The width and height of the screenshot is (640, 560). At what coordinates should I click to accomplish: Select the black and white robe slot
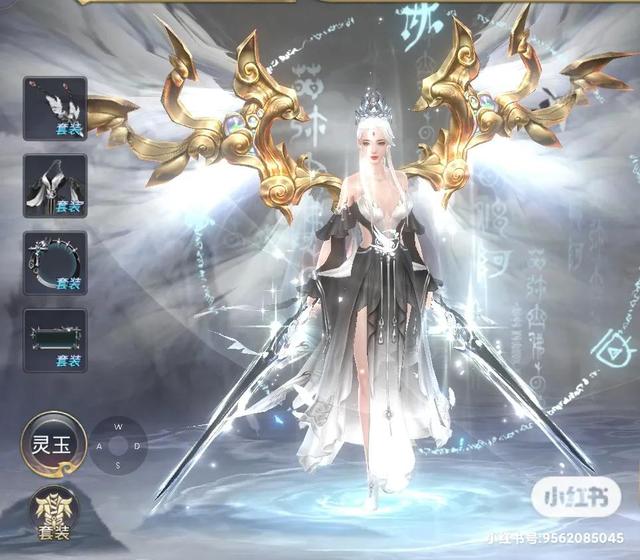click(55, 186)
